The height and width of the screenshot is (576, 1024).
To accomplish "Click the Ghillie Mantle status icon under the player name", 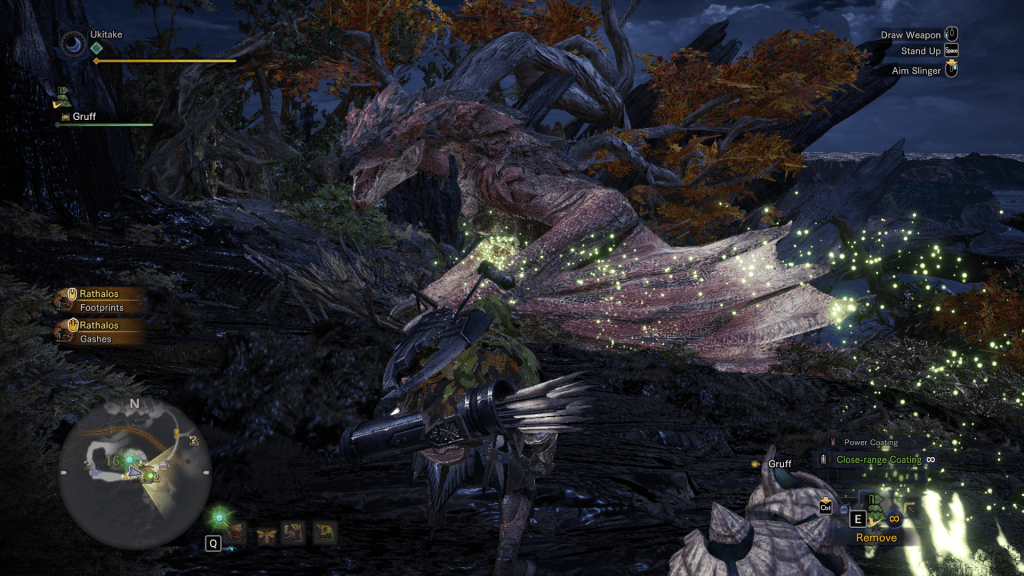I will click(62, 98).
